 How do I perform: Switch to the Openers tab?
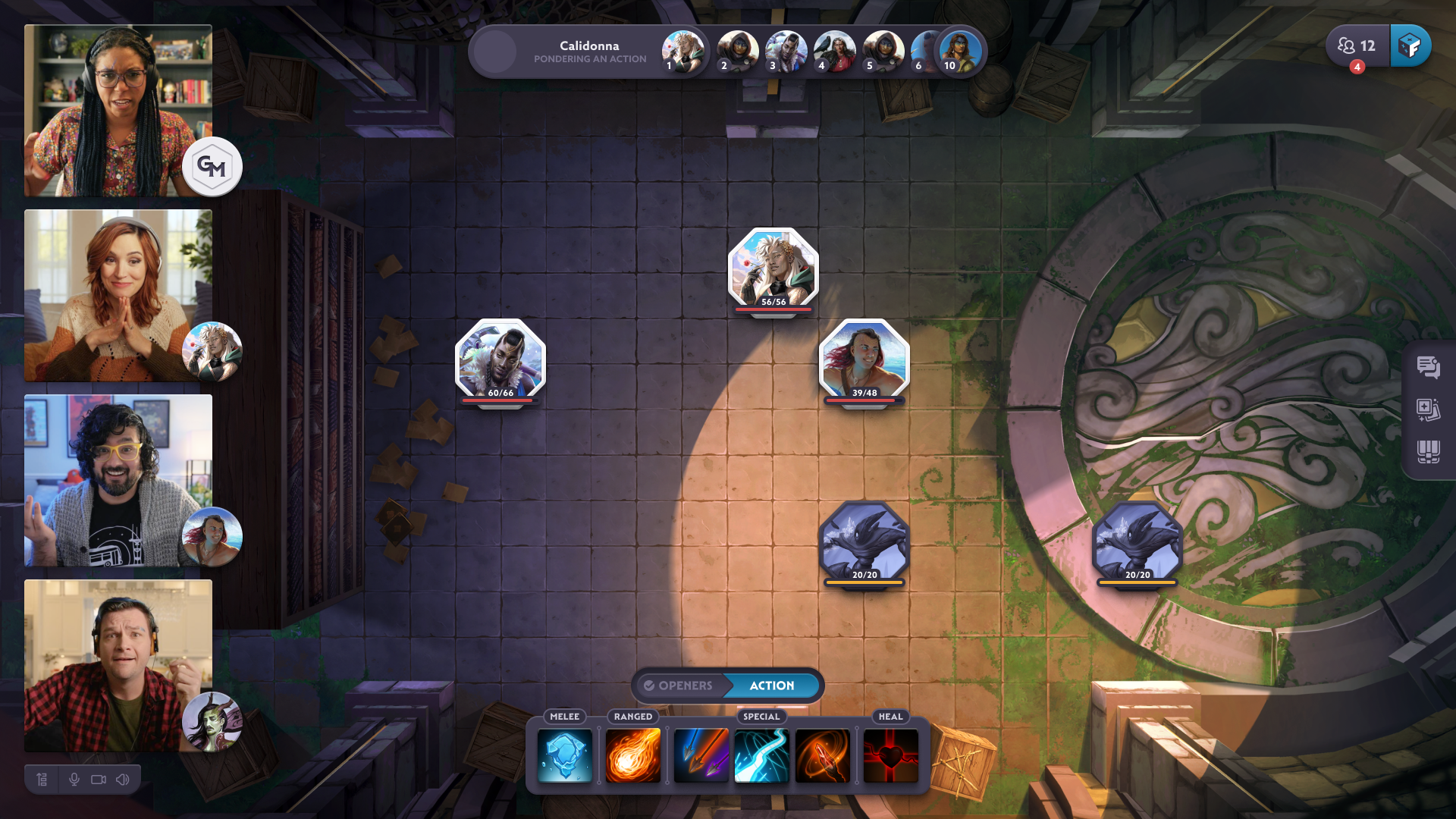pyautogui.click(x=679, y=686)
